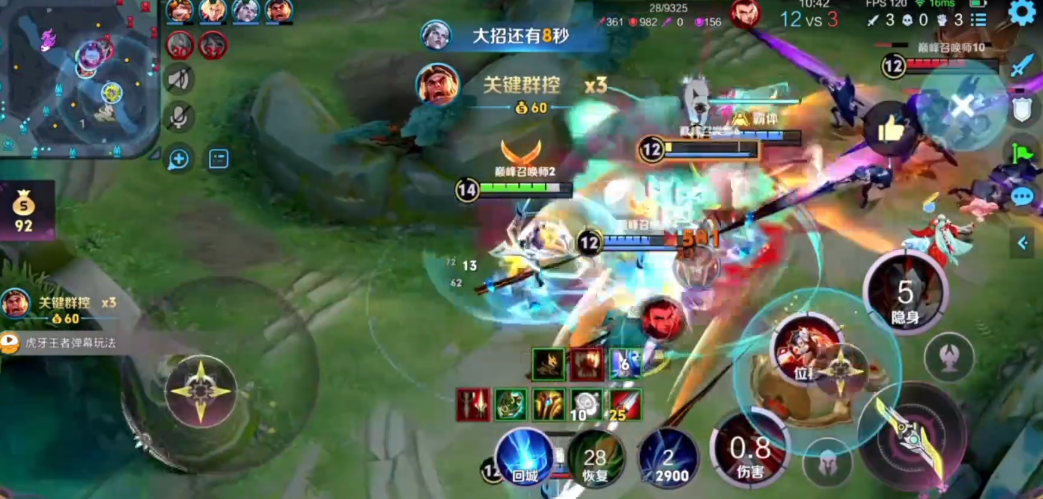Open the gold coin shop button

click(x=23, y=211)
